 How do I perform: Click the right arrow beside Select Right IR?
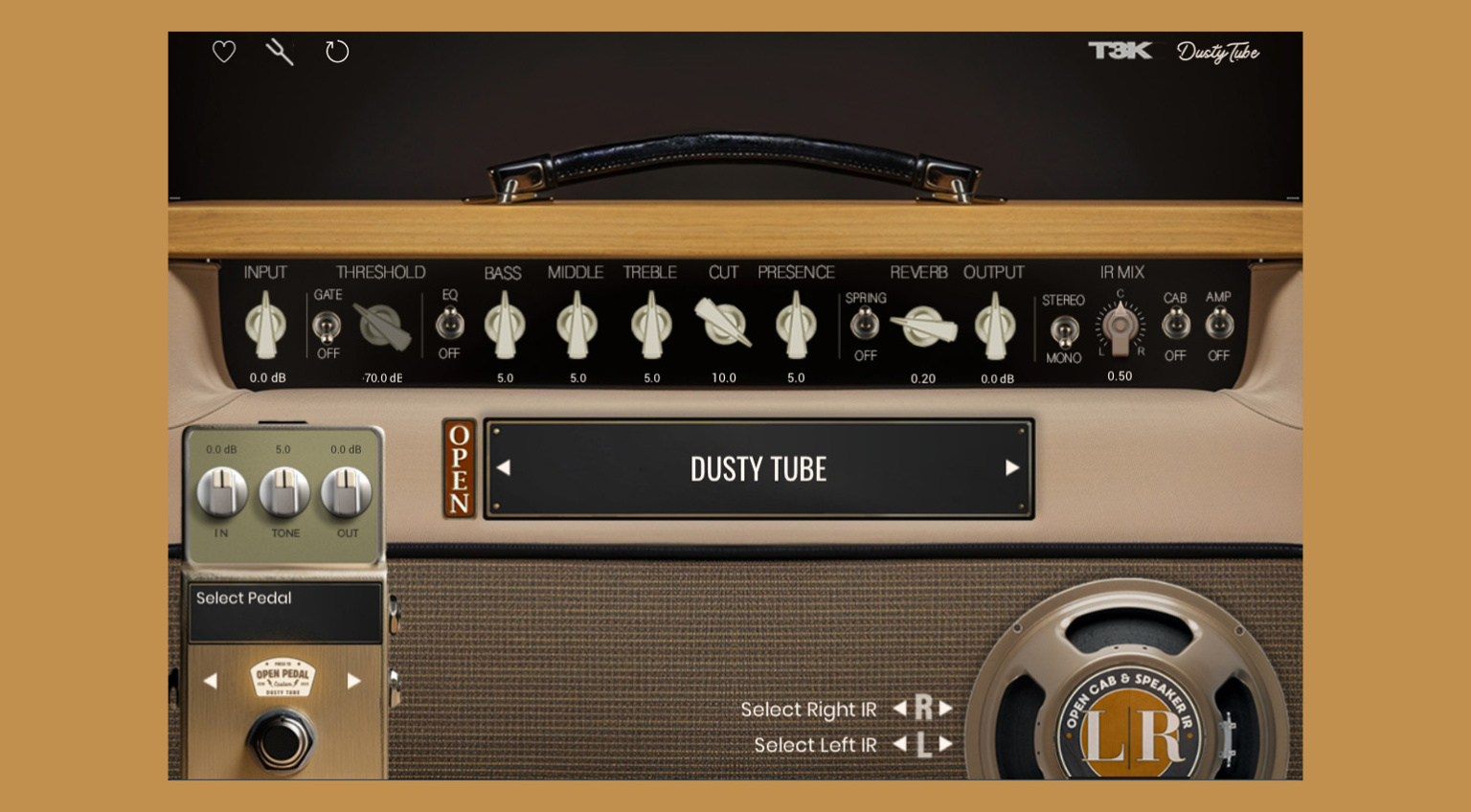click(946, 710)
